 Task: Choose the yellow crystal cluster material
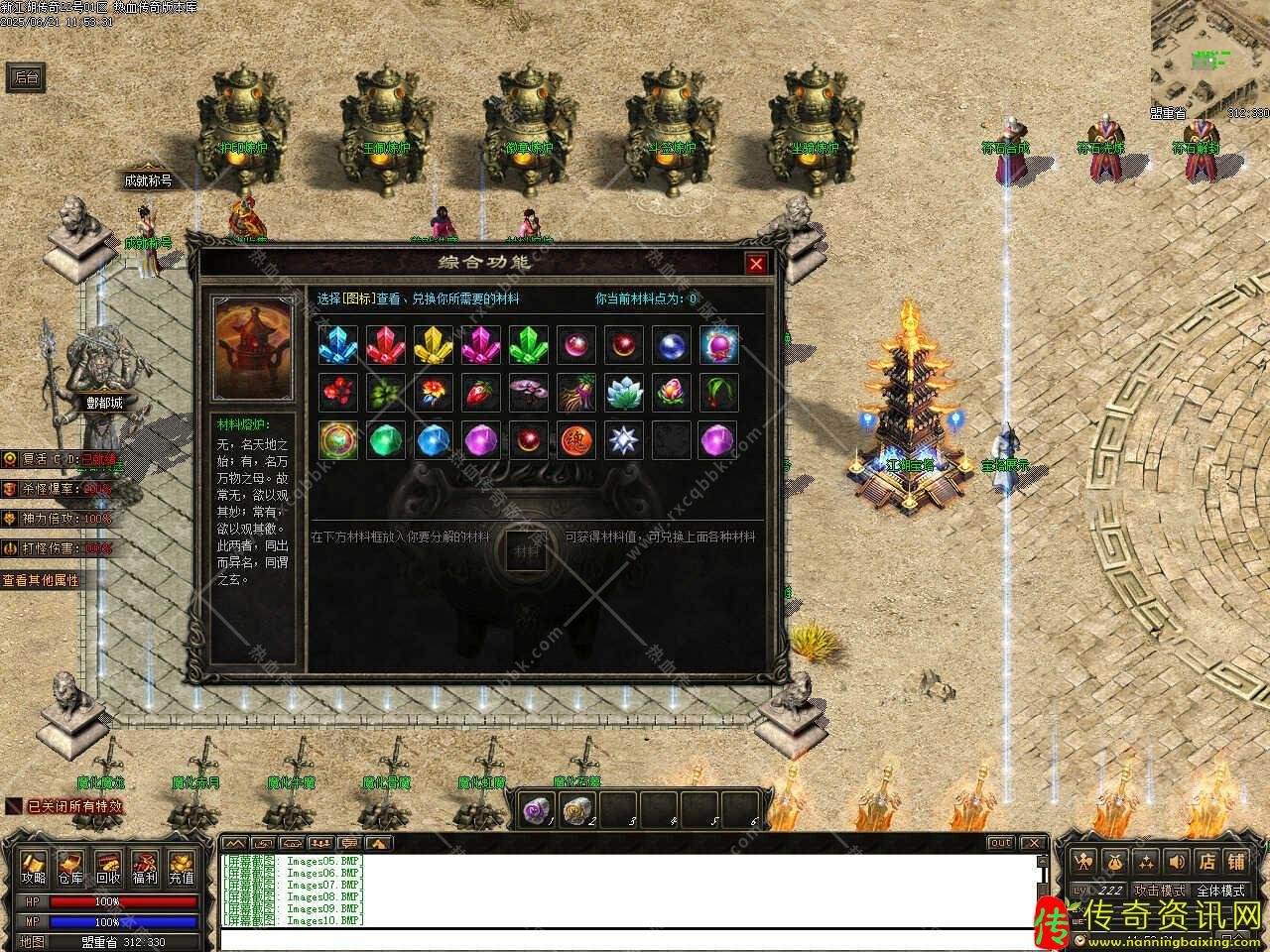[x=433, y=345]
